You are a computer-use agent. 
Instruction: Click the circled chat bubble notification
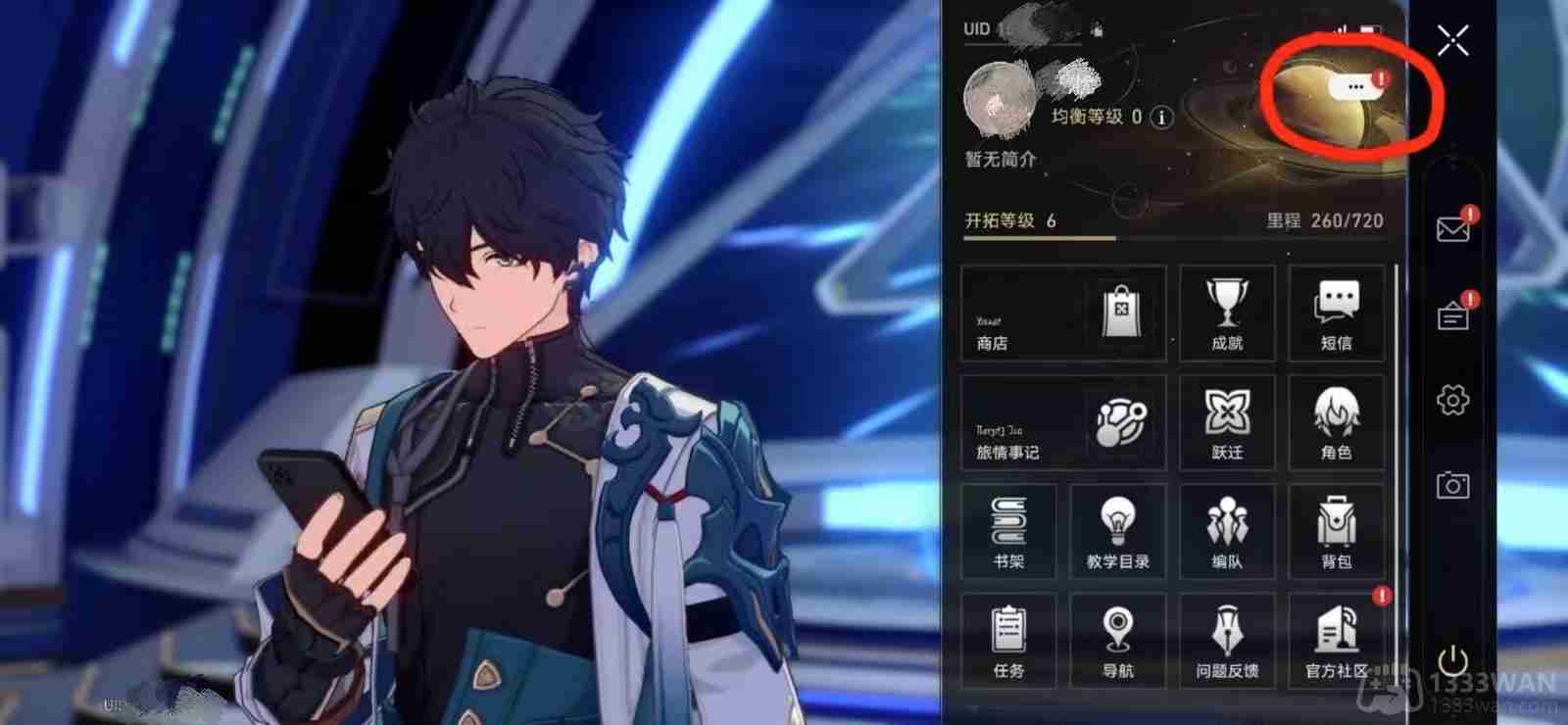click(x=1356, y=86)
